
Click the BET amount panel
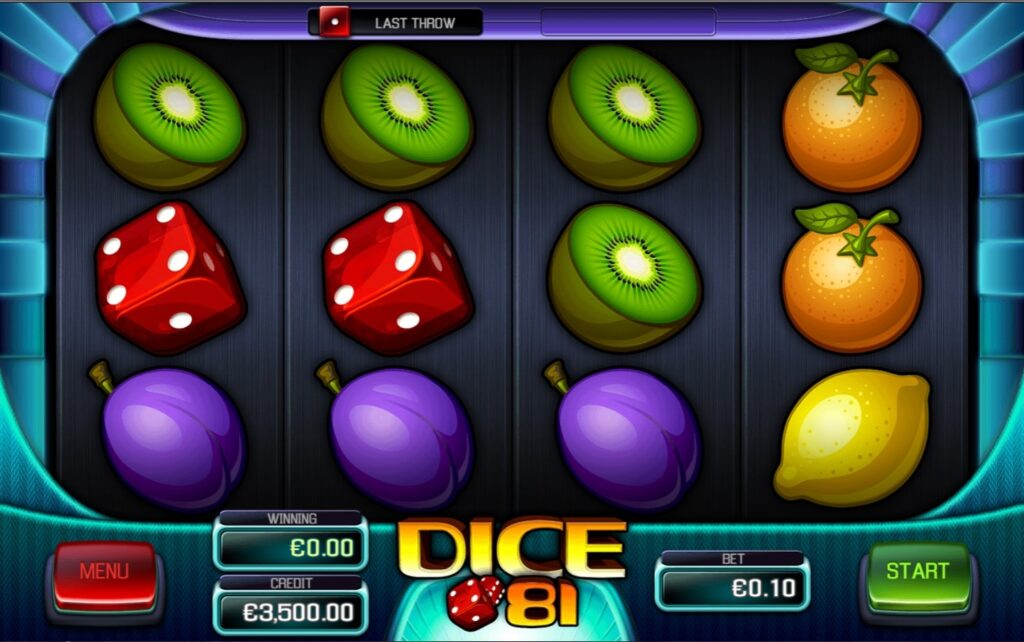tap(732, 586)
